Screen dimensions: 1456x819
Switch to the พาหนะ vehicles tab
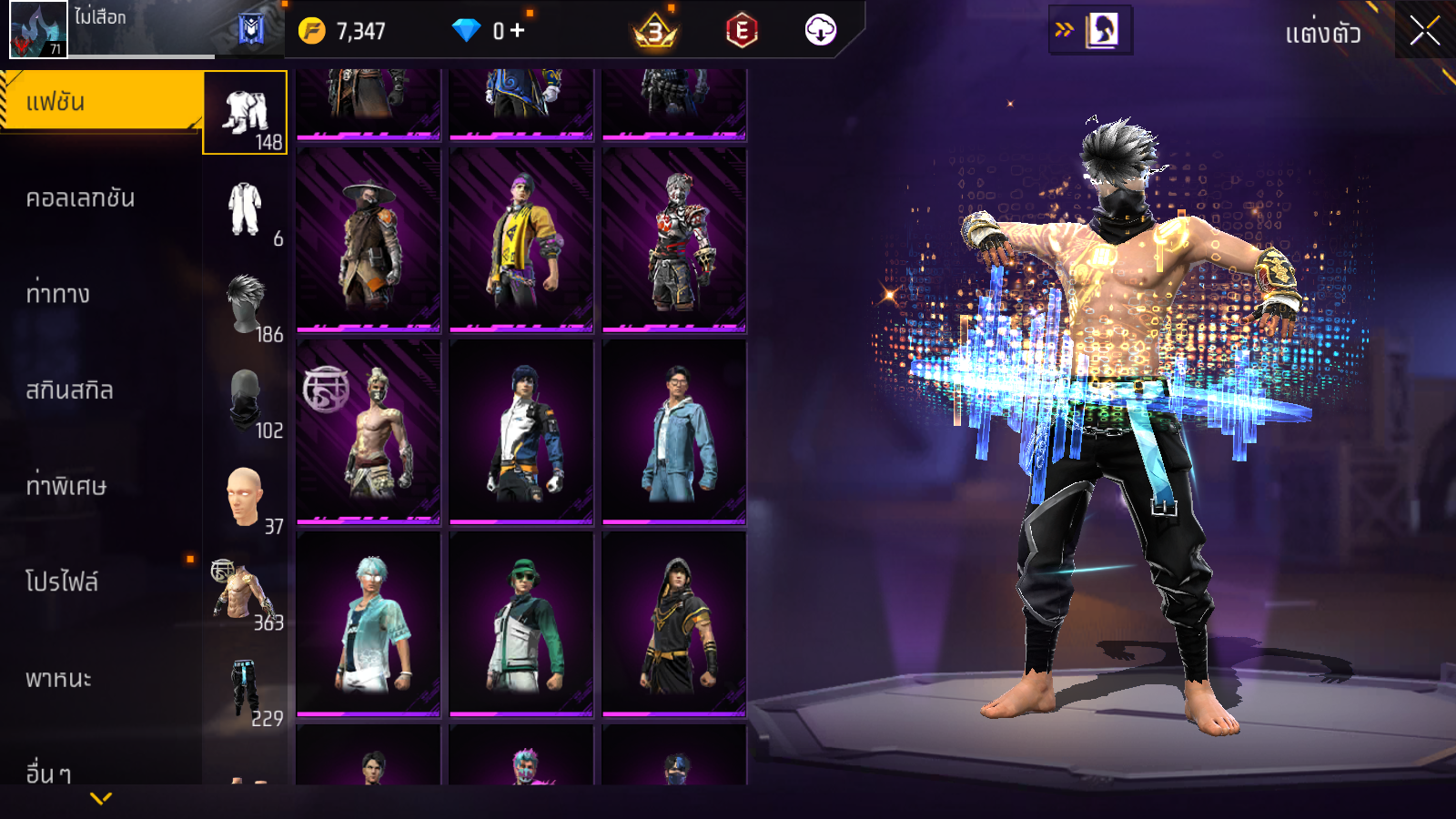point(58,679)
